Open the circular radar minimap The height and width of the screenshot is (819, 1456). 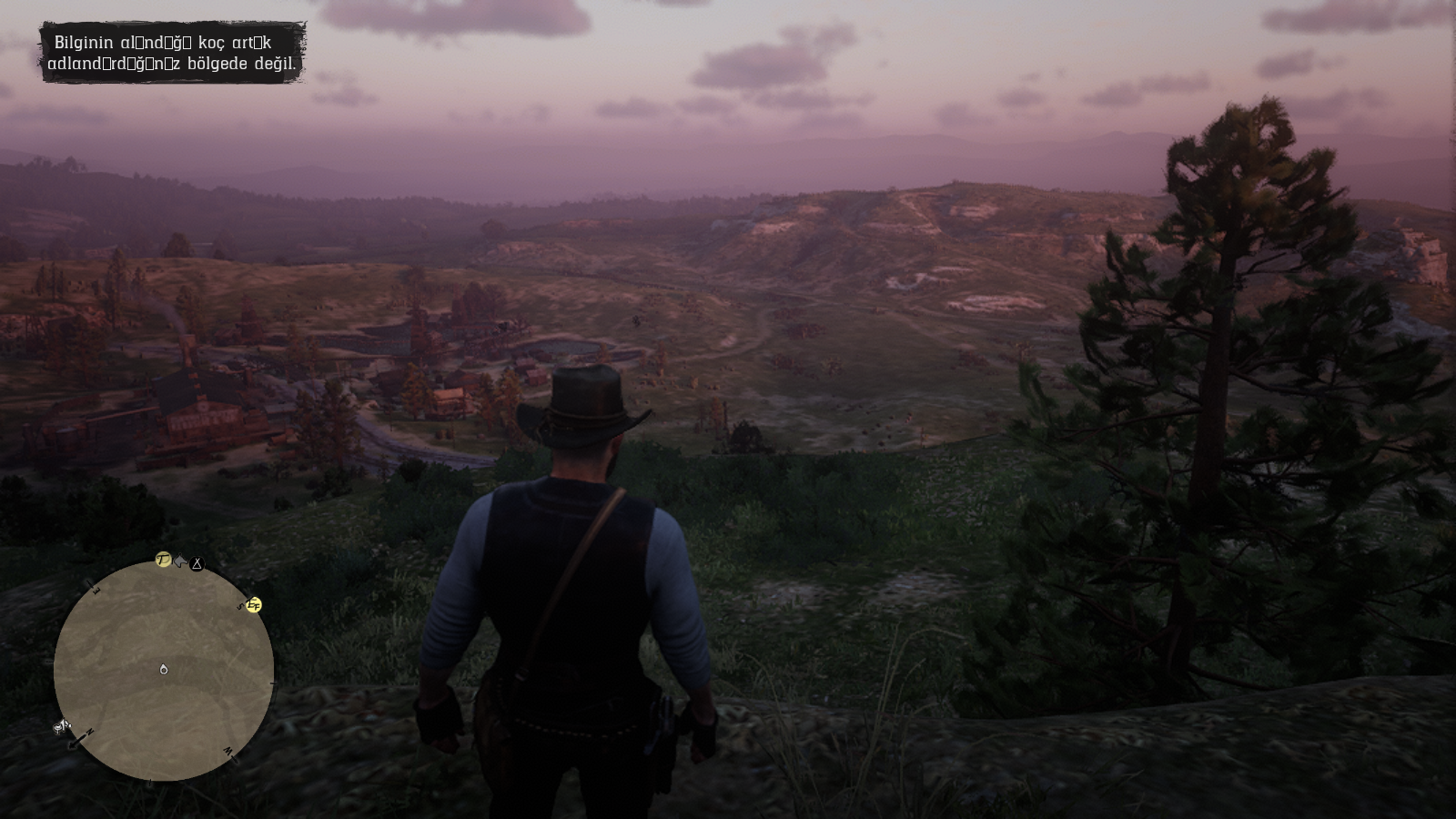coord(164,671)
